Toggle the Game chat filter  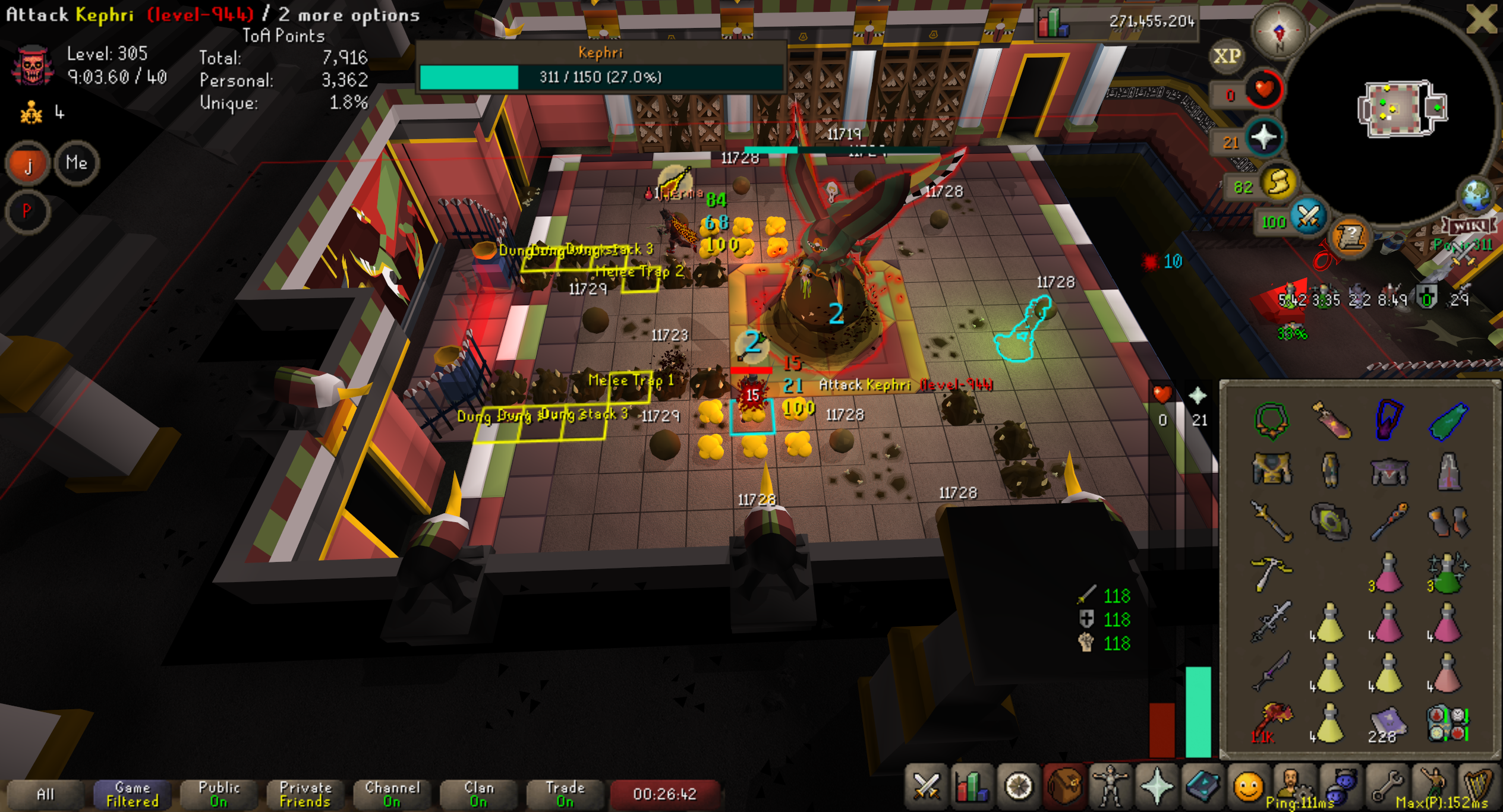tap(132, 794)
